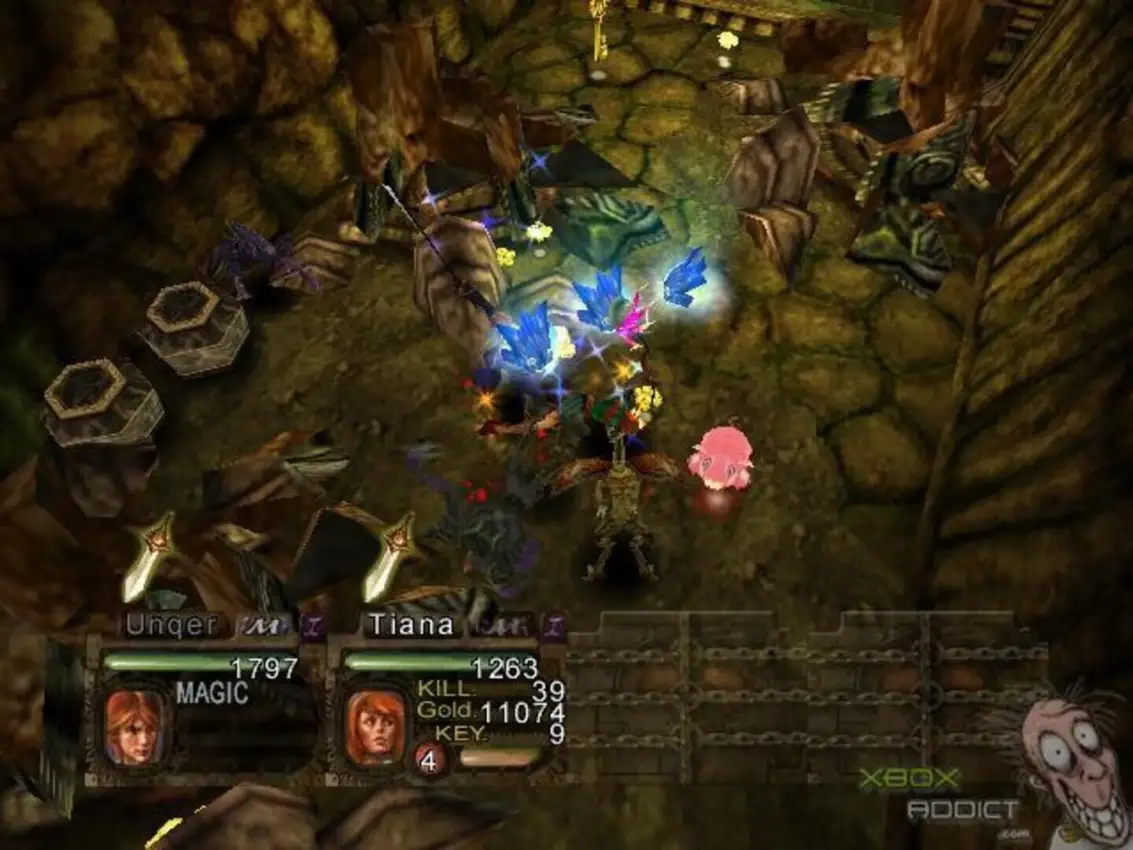
Task: Select Unqer's character portrait
Action: point(135,726)
